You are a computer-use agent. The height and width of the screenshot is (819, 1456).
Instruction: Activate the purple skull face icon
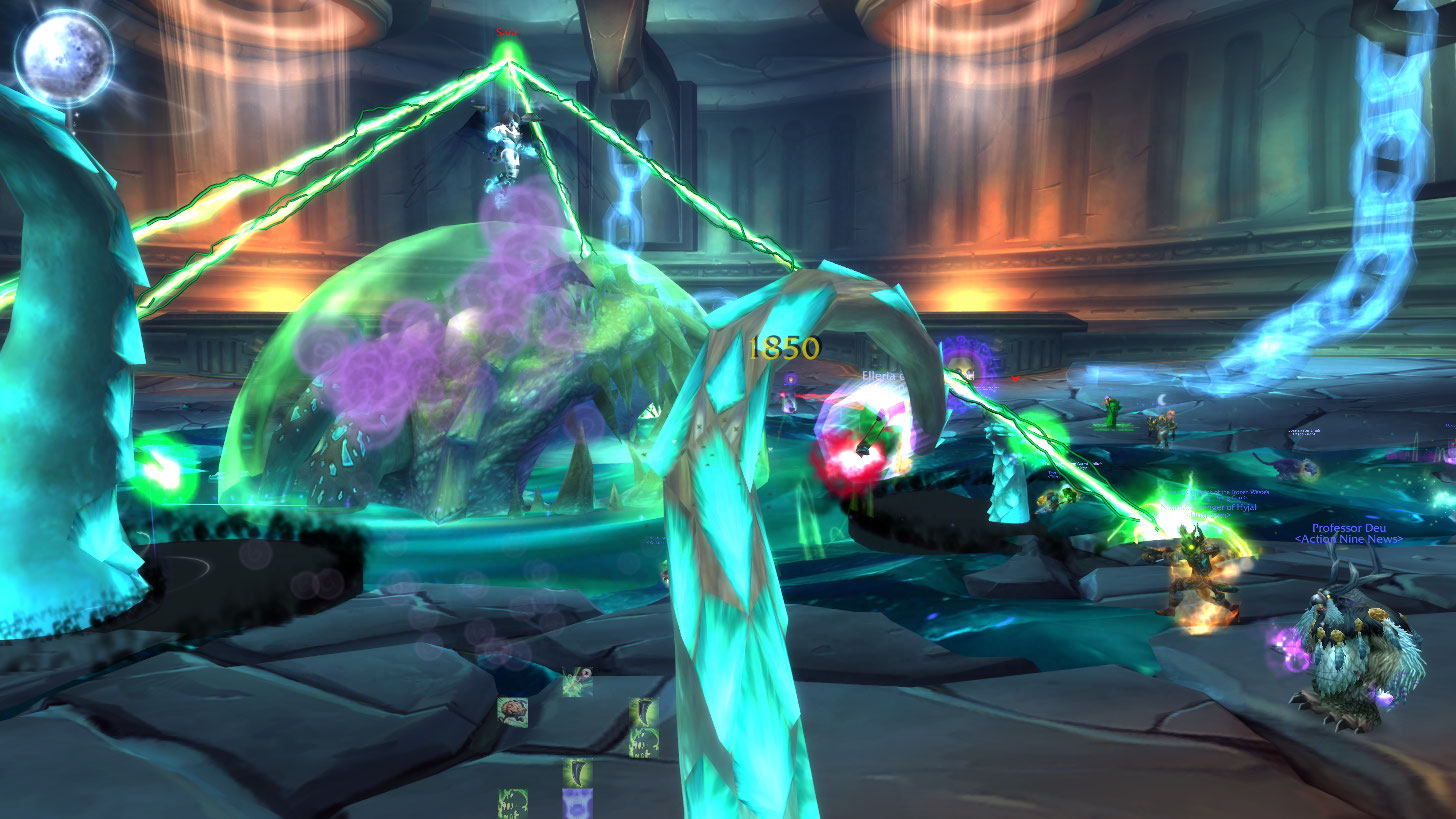pos(576,804)
